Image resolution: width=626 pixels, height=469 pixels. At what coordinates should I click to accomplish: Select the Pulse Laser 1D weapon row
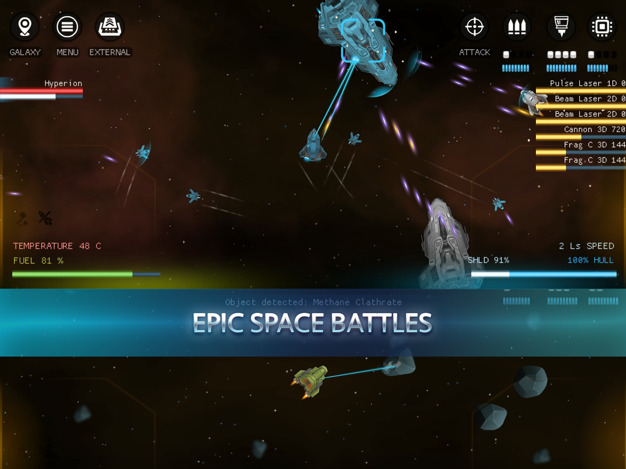pyautogui.click(x=585, y=84)
